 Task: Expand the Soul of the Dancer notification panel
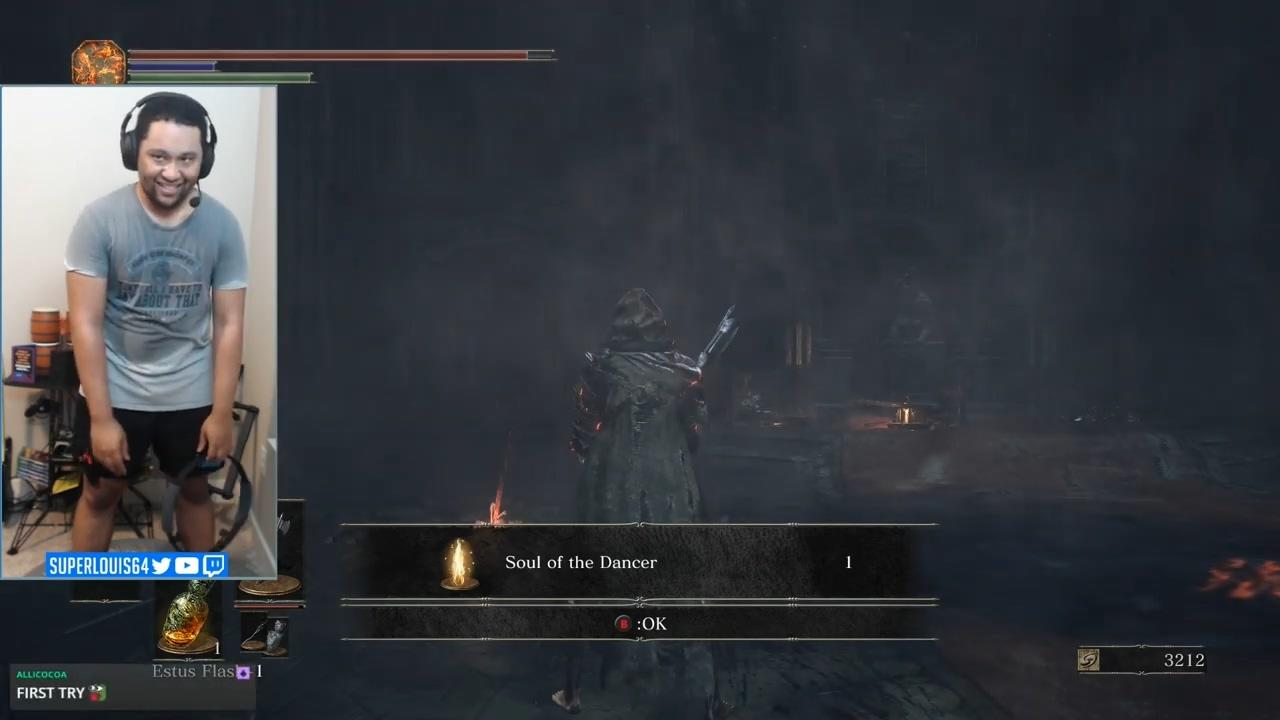click(x=640, y=562)
